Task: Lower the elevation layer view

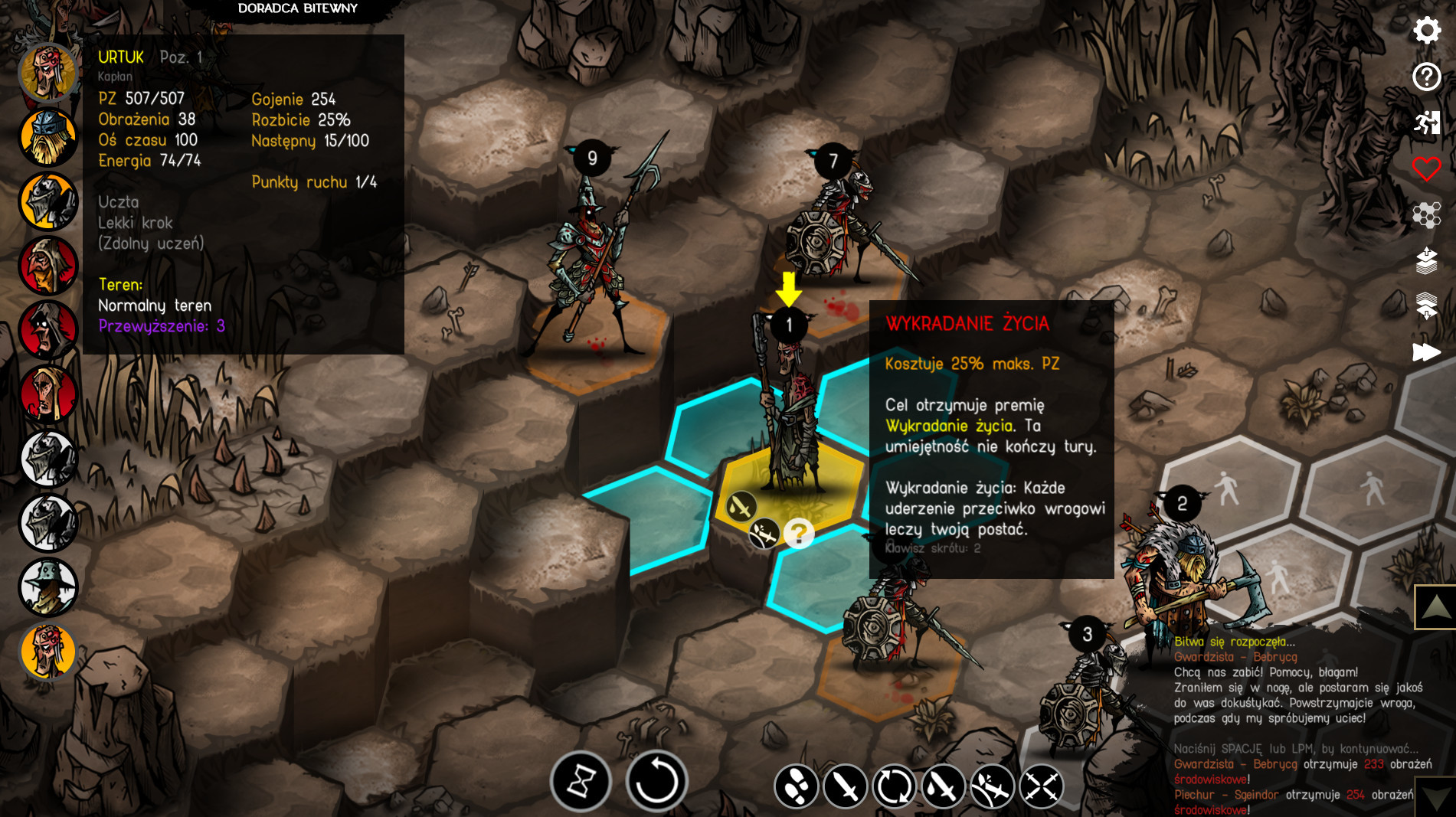Action: 1426,306
